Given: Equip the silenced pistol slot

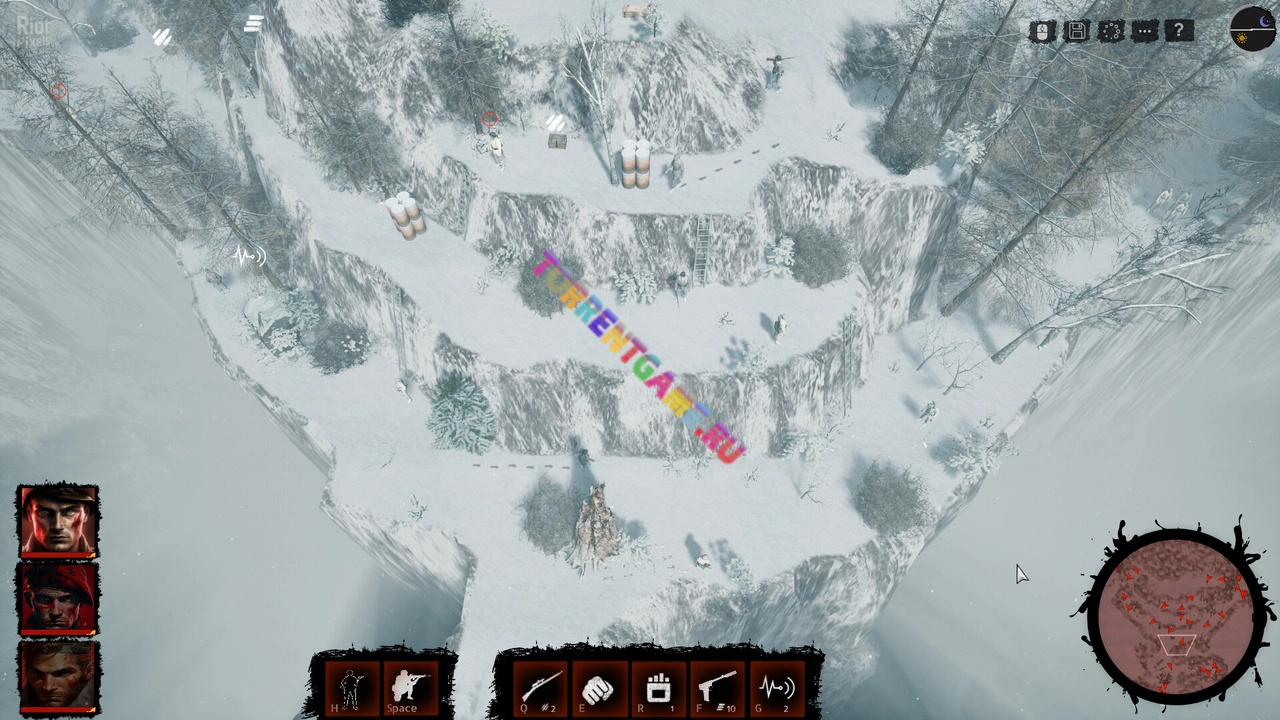Looking at the screenshot, I should tap(717, 688).
